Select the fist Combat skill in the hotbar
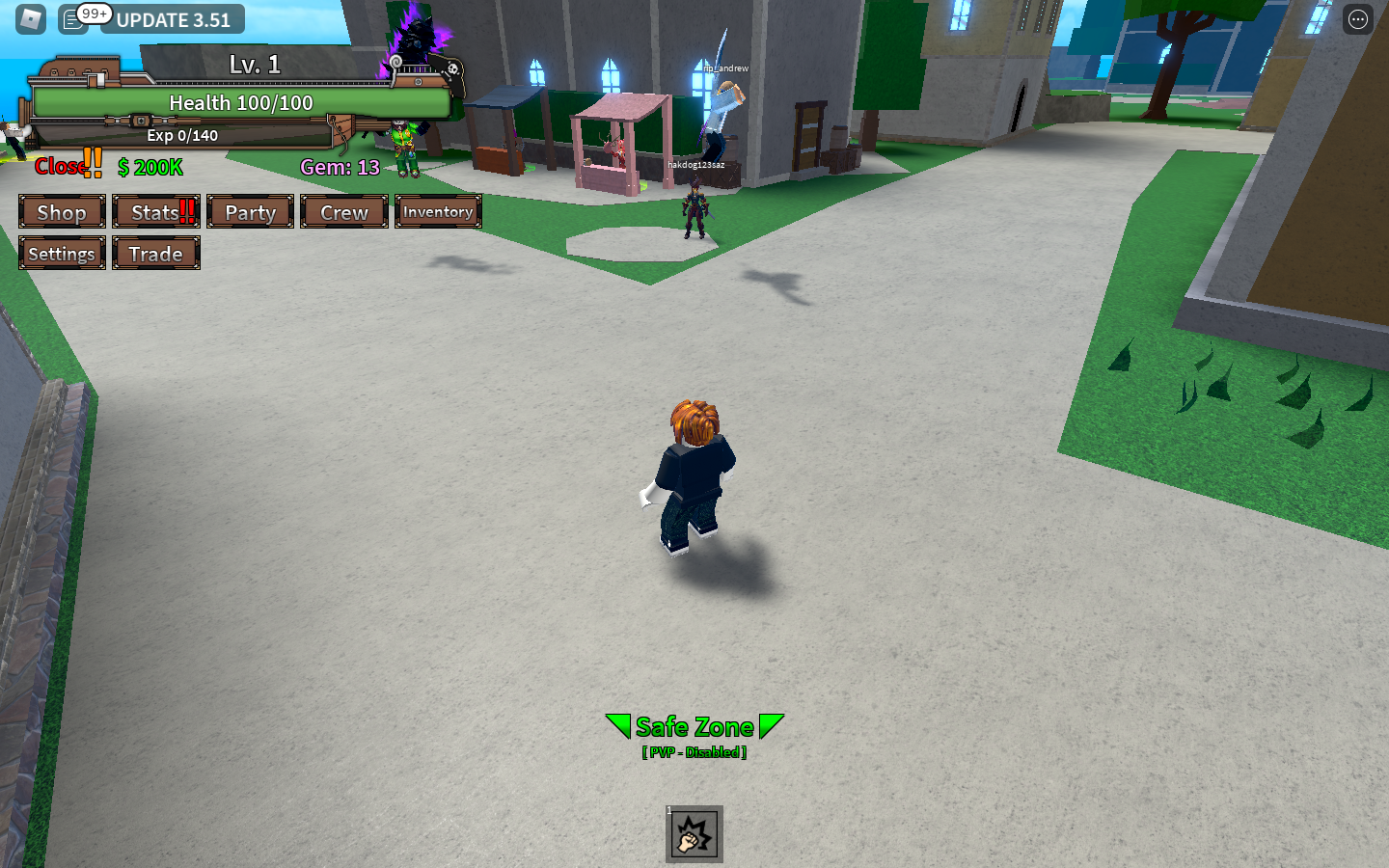 tap(694, 833)
